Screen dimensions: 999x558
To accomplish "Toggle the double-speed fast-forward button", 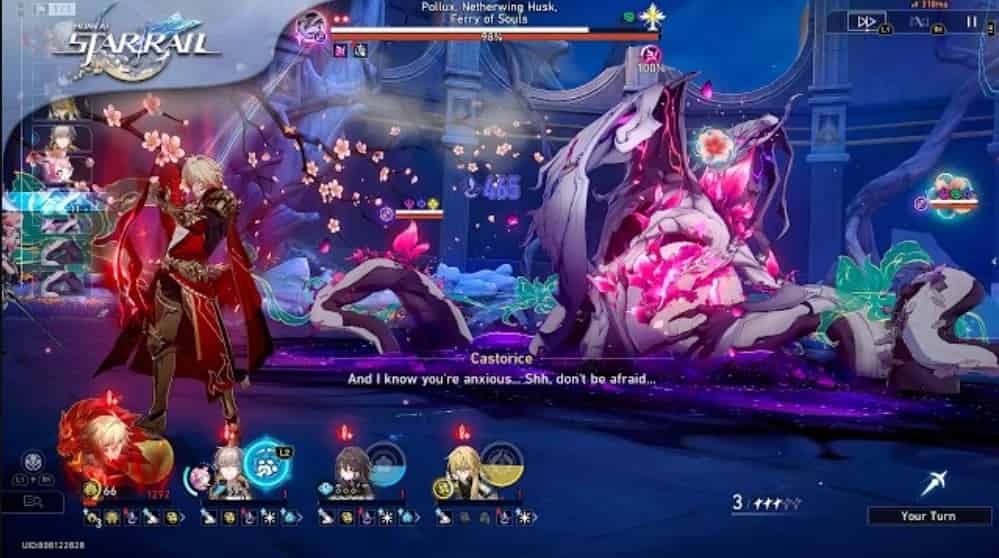I will tap(866, 21).
